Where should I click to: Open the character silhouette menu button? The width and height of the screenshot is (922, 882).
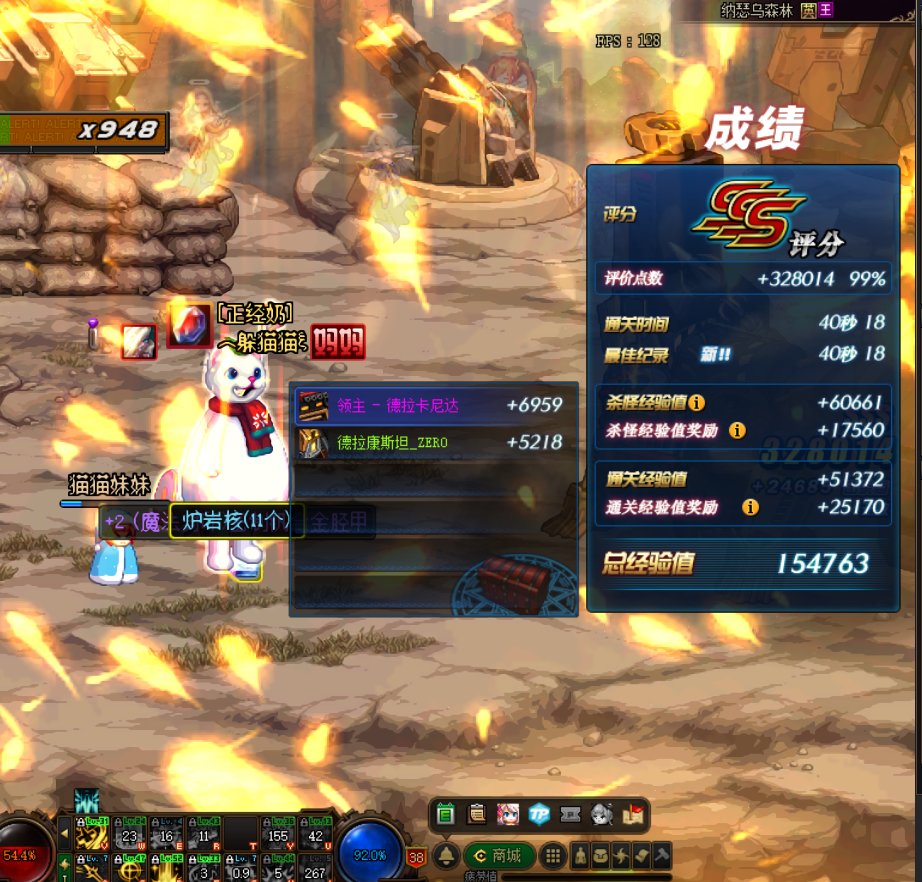click(581, 856)
